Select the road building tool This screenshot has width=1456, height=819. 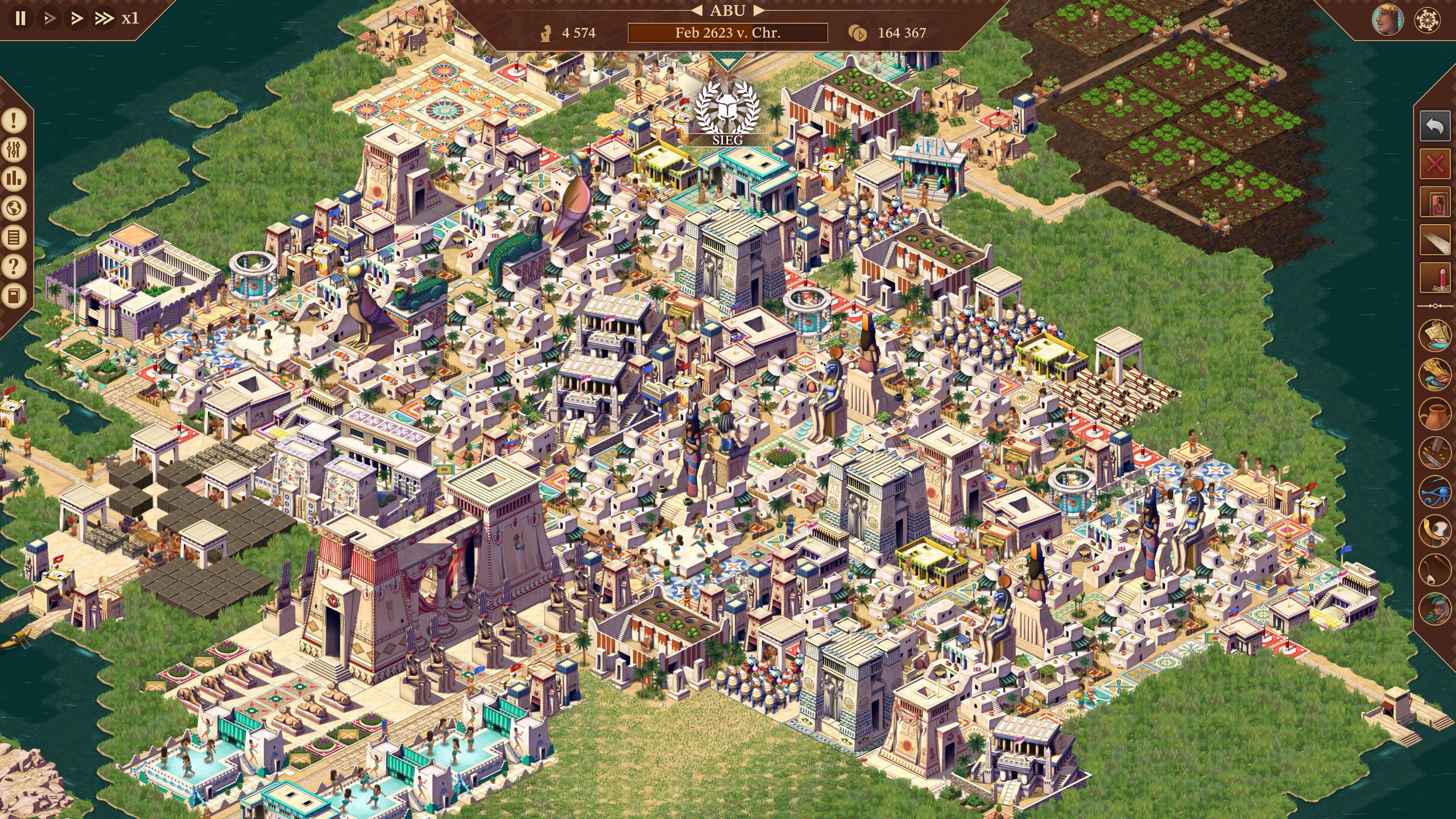(1434, 240)
